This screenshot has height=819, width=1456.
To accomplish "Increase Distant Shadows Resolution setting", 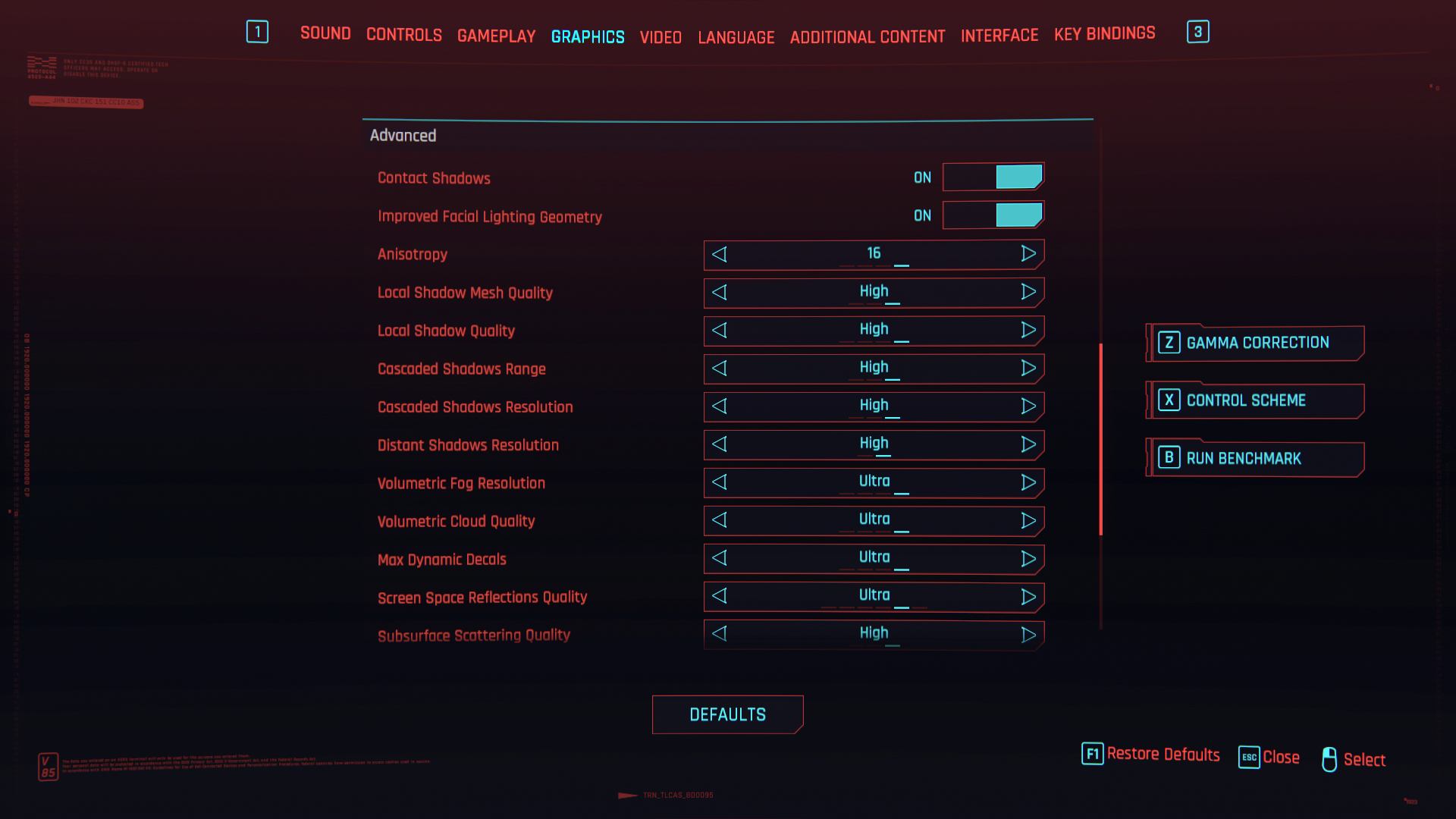I will (x=1028, y=444).
